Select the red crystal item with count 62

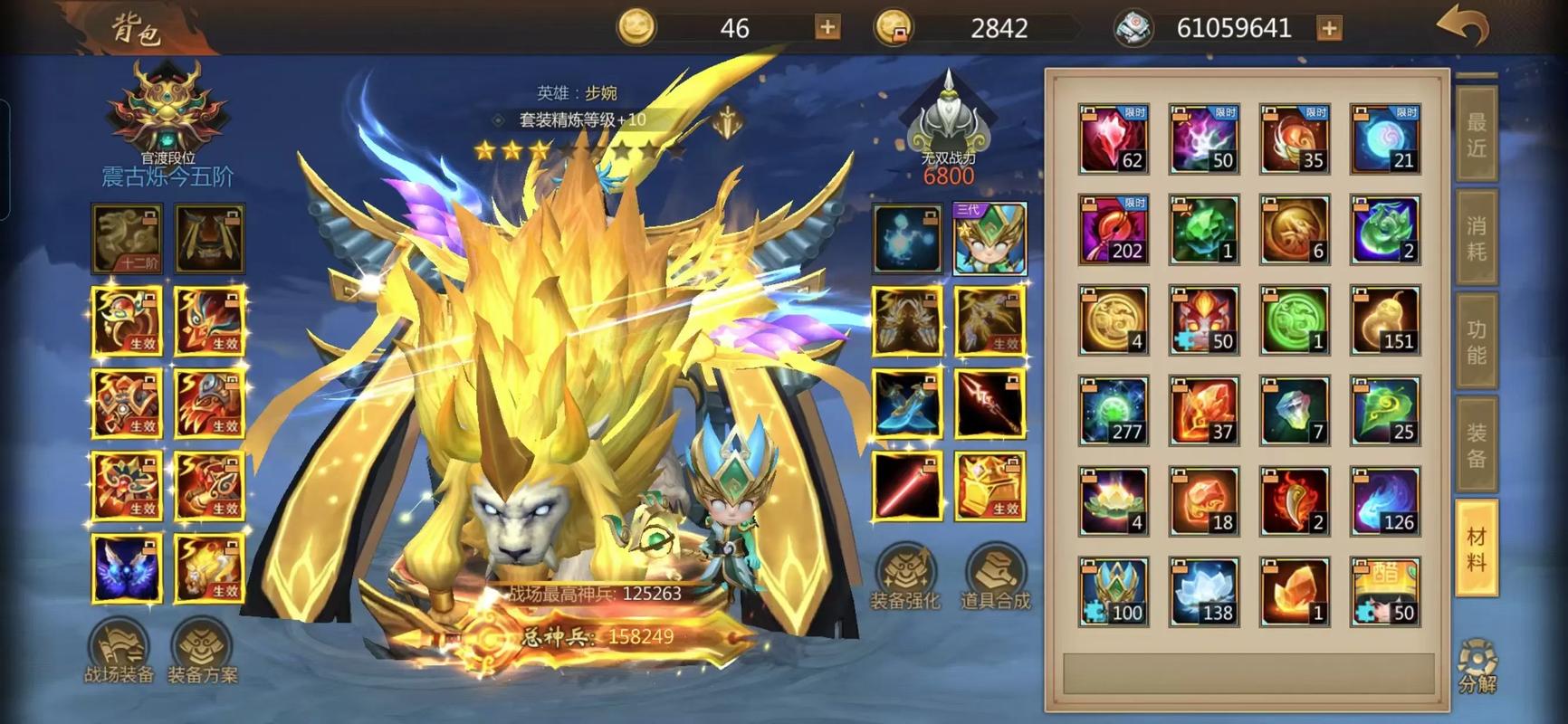pos(1114,139)
